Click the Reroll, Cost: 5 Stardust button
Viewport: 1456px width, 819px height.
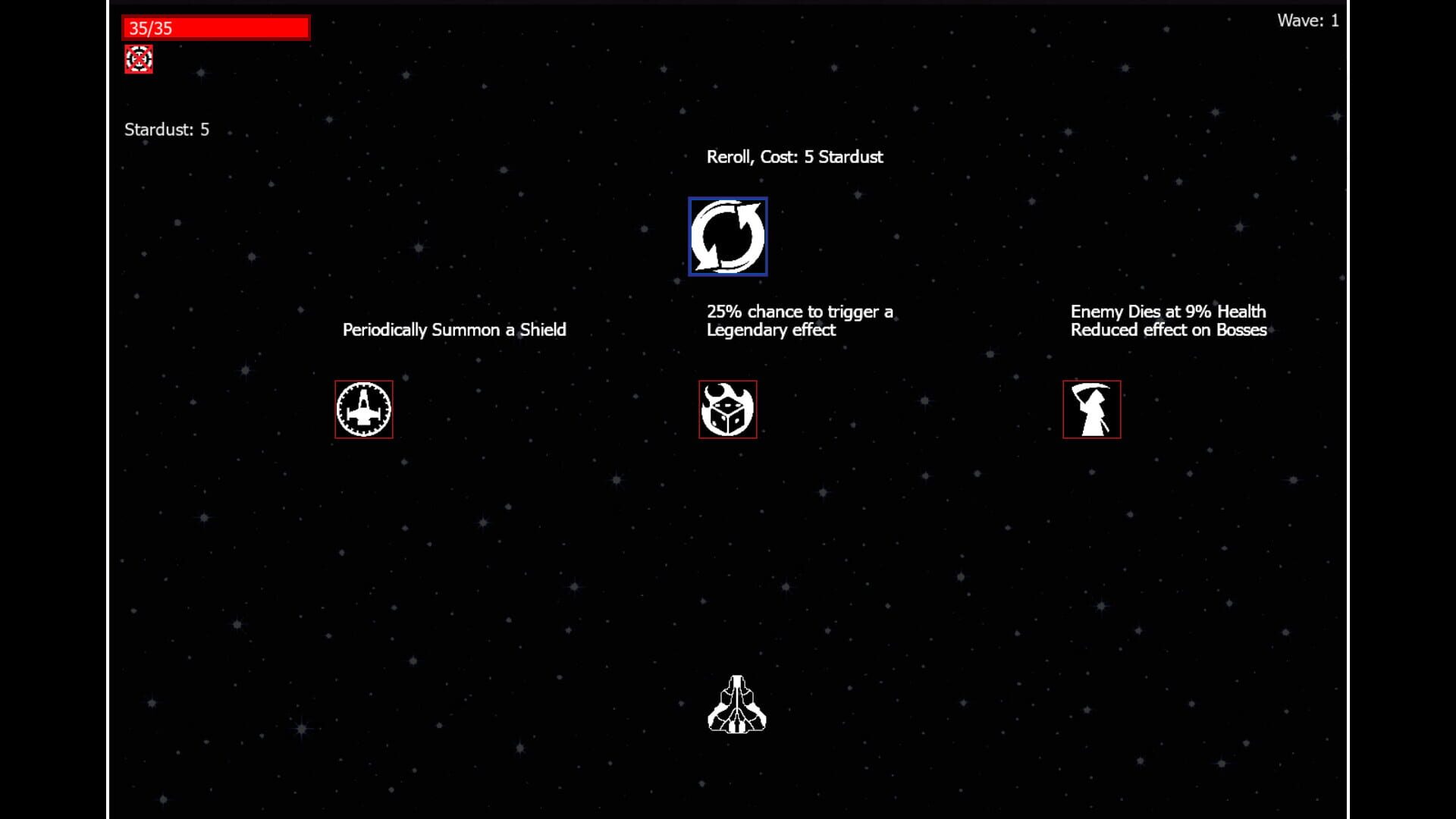pos(795,157)
